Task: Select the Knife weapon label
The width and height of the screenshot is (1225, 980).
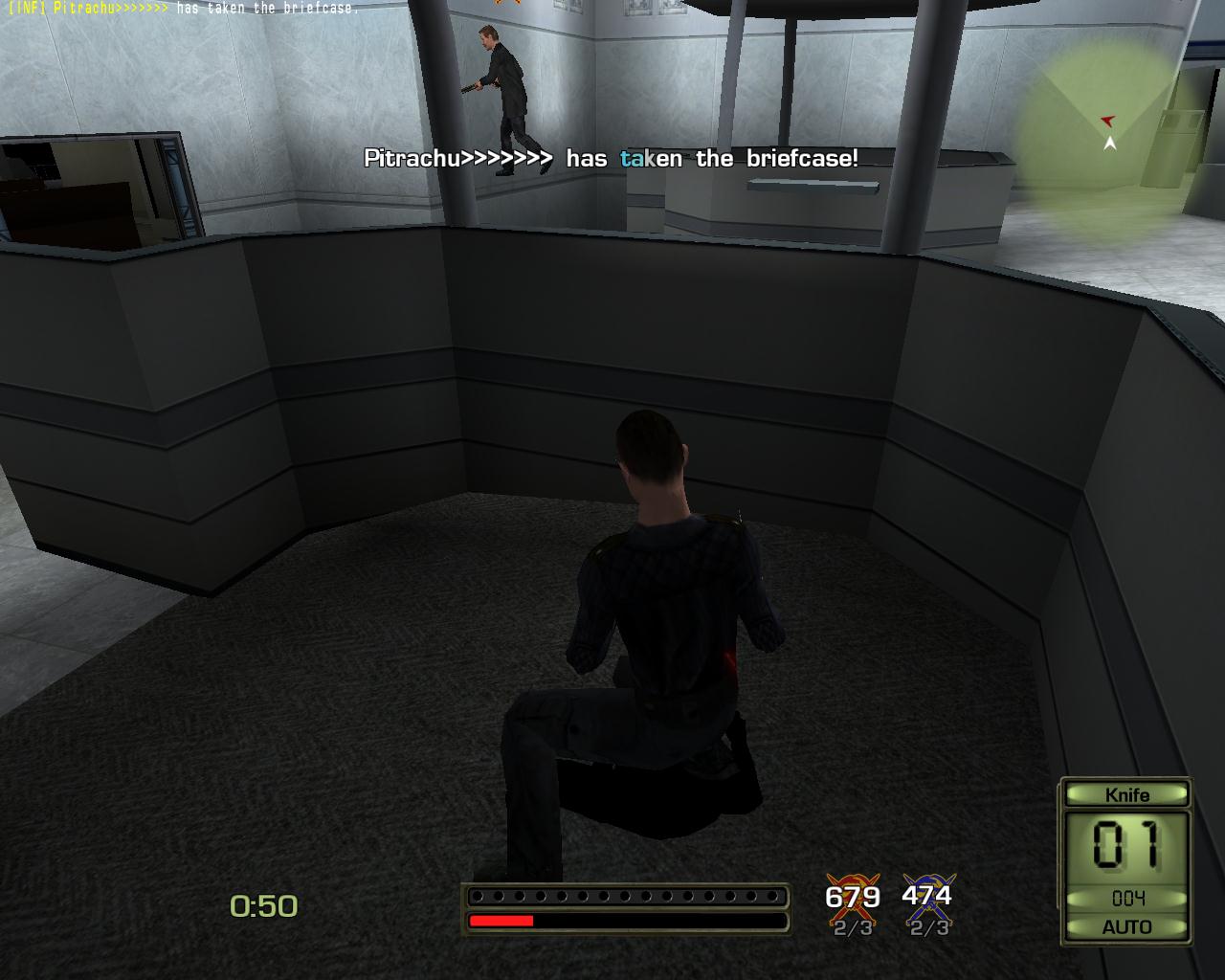Action: tap(1126, 794)
